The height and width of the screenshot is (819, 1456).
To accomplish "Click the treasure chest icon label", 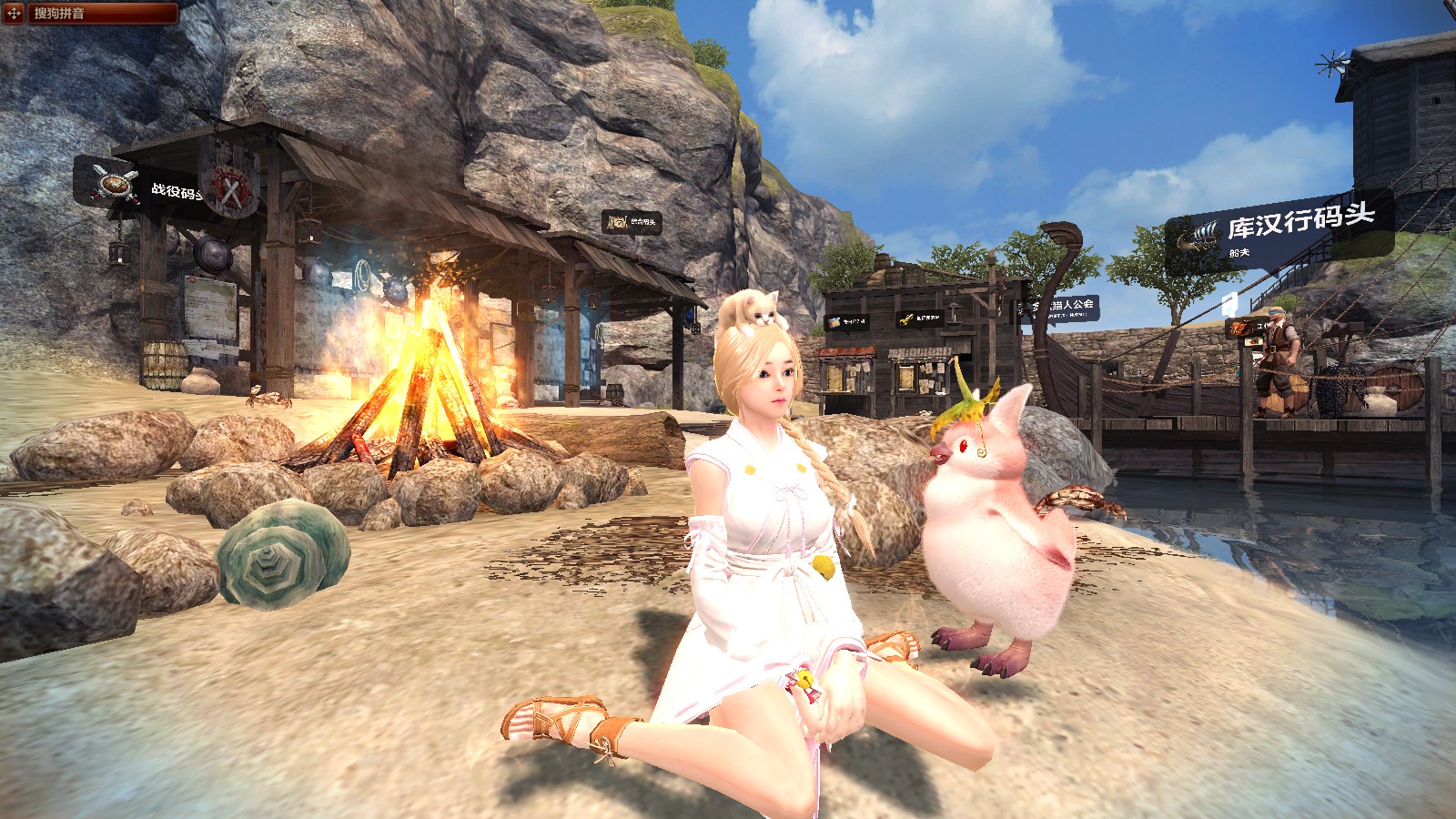I will [x=847, y=321].
